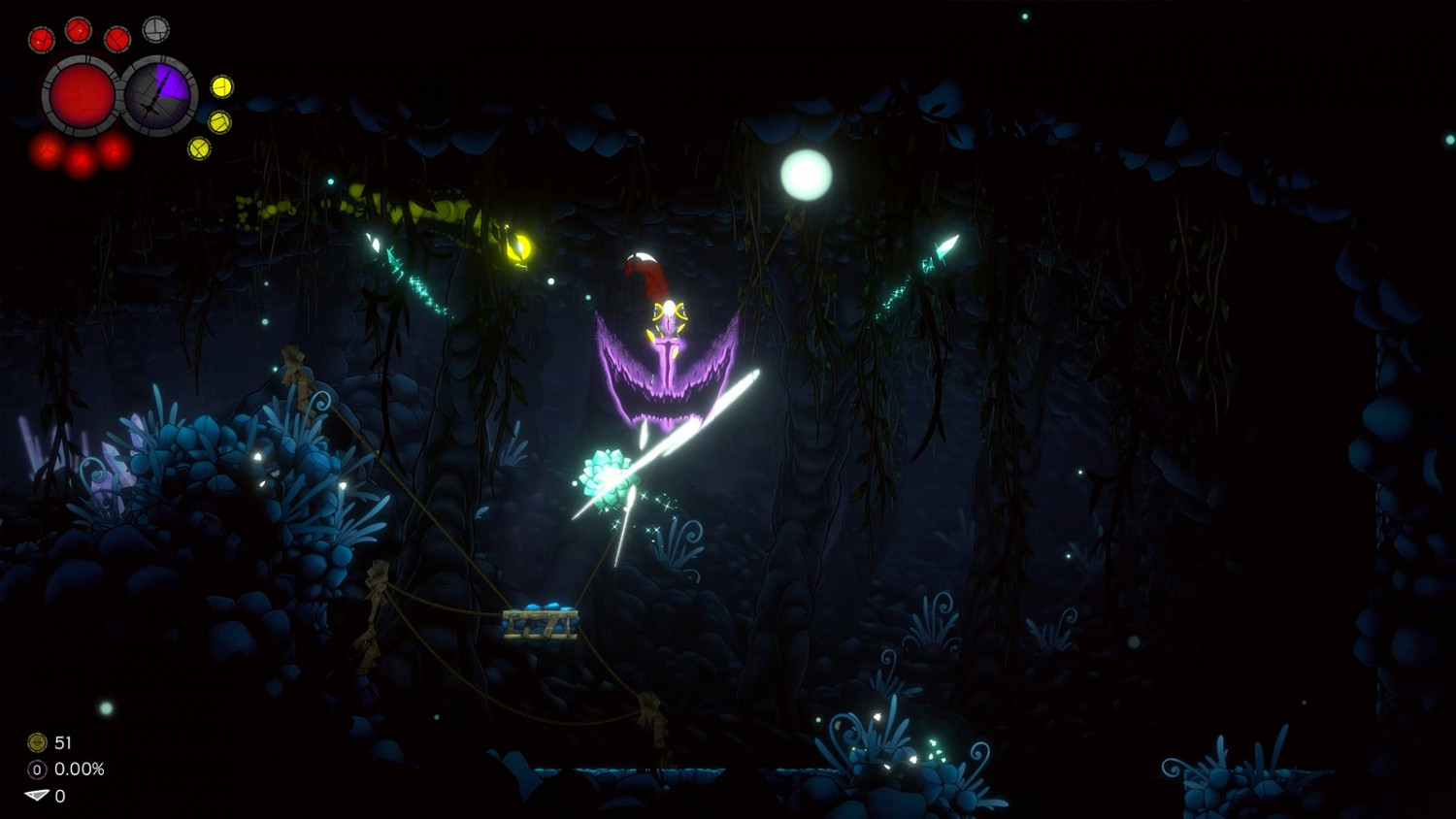Toggle the leftmost small red health pip
This screenshot has width=1456, height=819.
click(42, 40)
